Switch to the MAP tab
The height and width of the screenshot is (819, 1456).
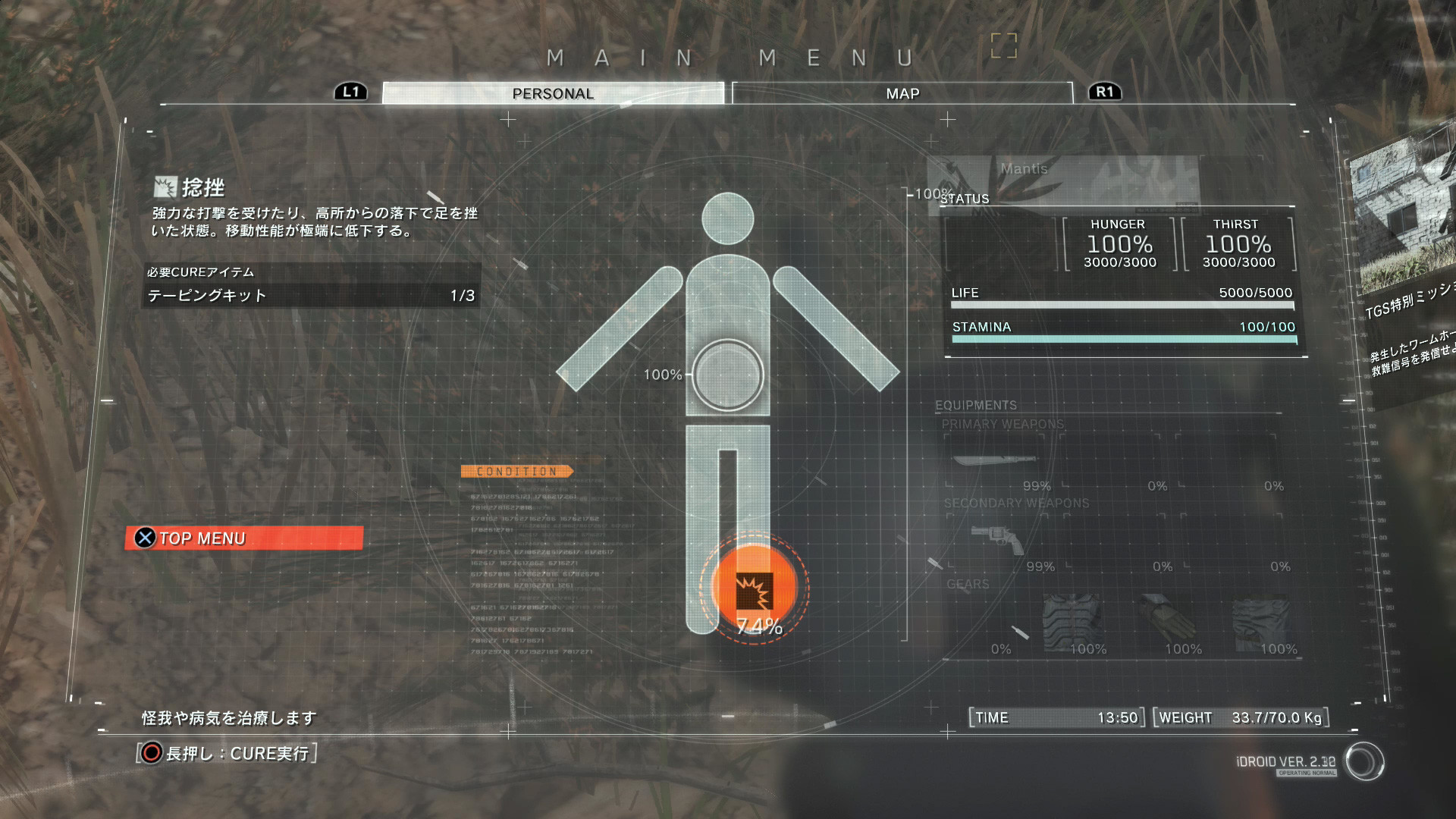point(901,93)
